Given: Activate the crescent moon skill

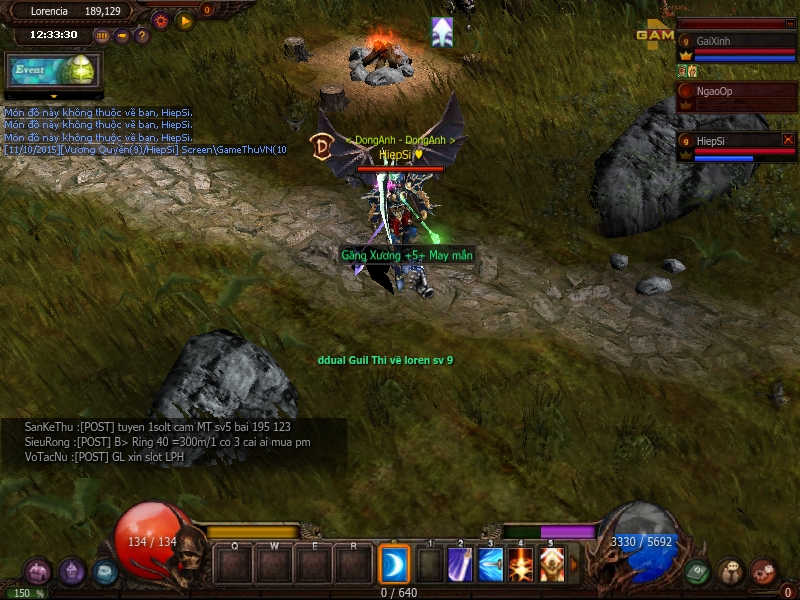Looking at the screenshot, I should point(393,564).
